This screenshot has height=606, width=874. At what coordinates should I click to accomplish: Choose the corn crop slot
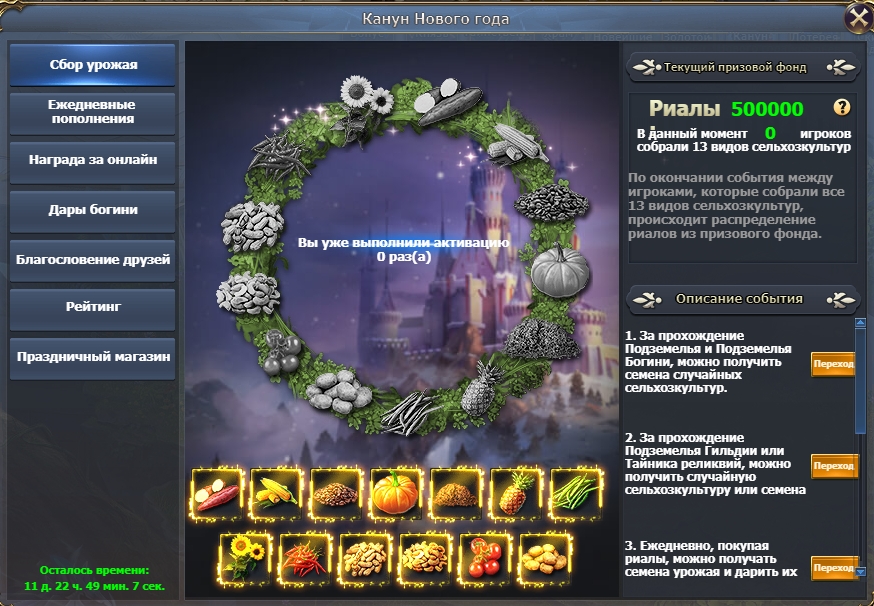pos(276,494)
